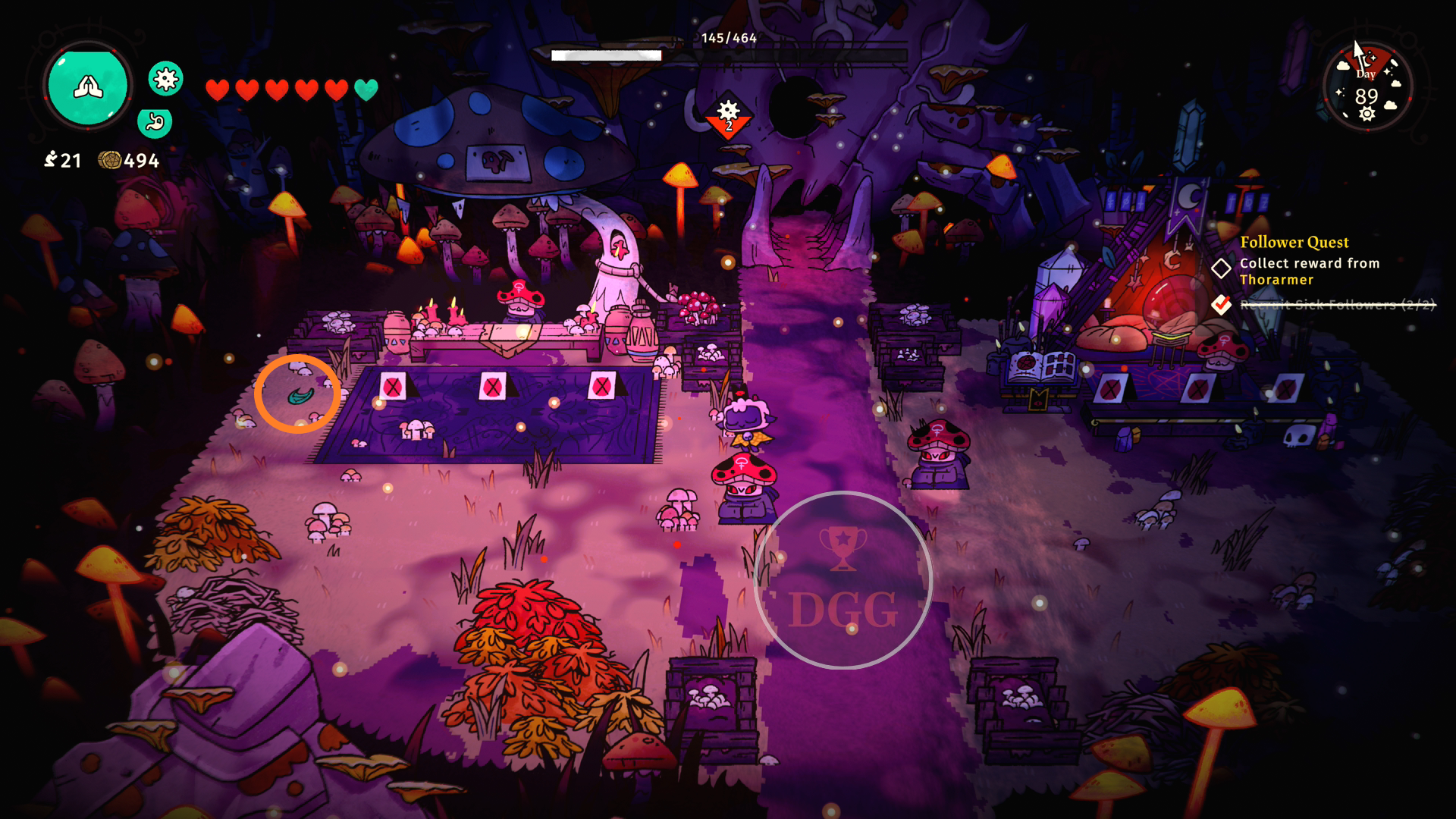The width and height of the screenshot is (1456, 819).
Task: Open the Follower Quest tracker
Action: click(x=1294, y=243)
